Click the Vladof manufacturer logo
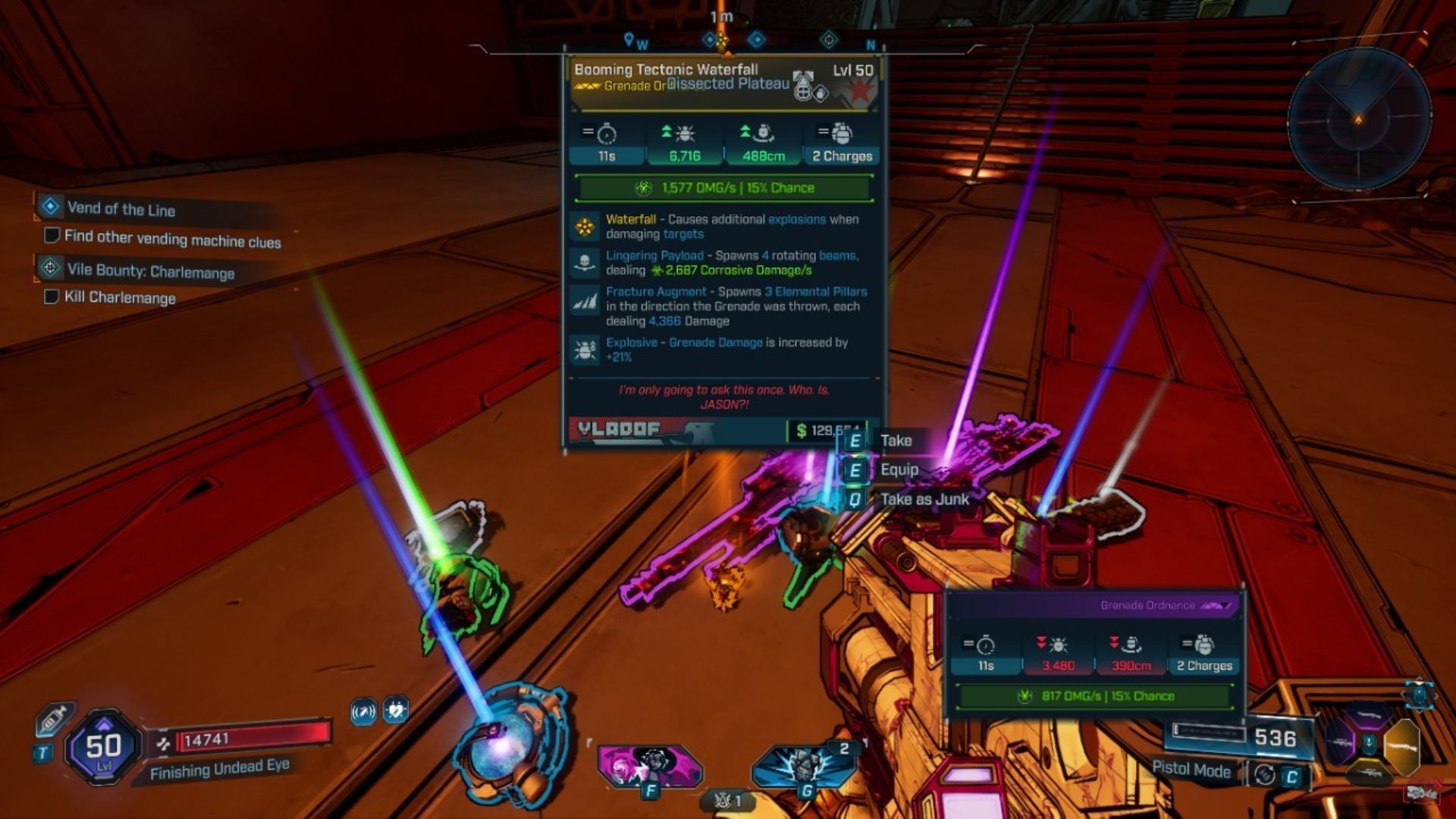 point(619,430)
